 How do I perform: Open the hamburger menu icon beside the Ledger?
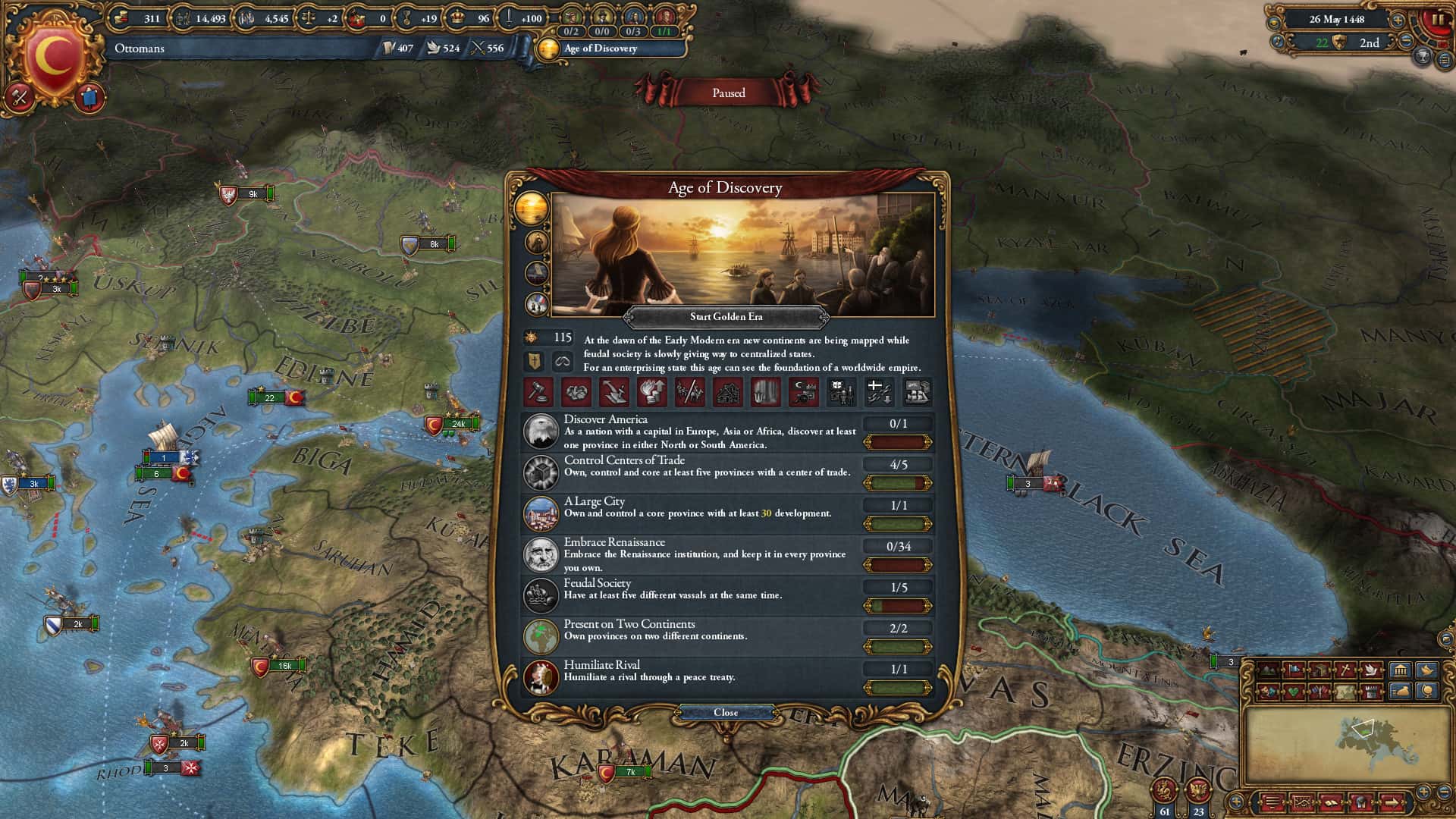click(x=1272, y=803)
